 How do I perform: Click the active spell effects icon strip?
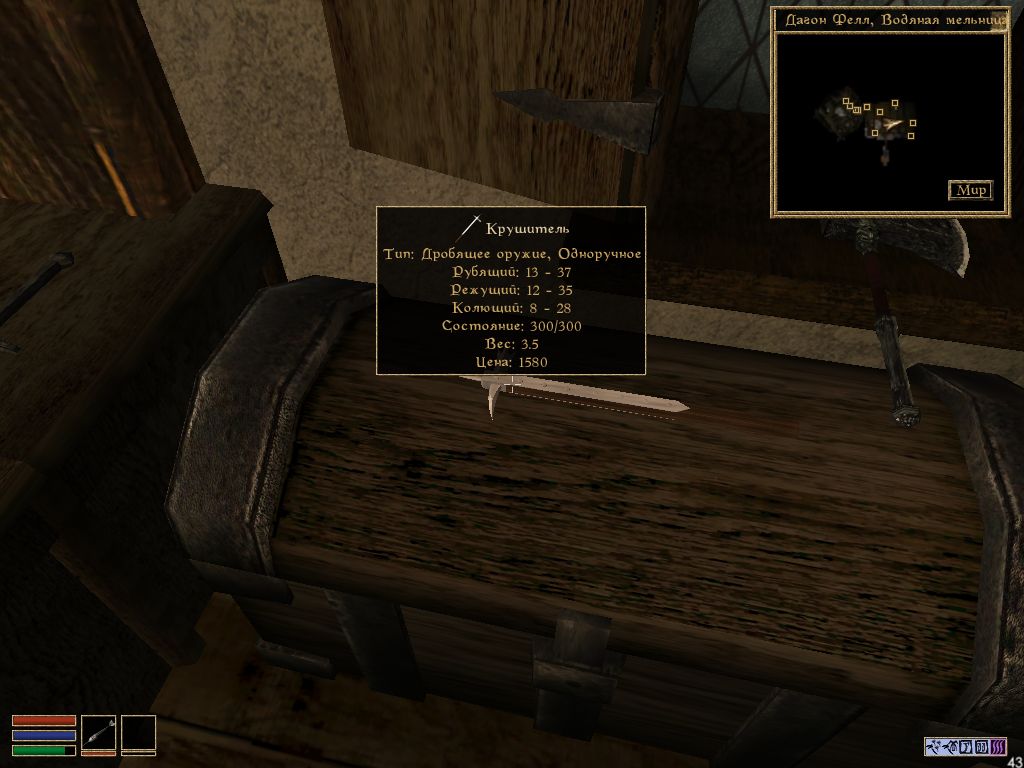(x=964, y=746)
